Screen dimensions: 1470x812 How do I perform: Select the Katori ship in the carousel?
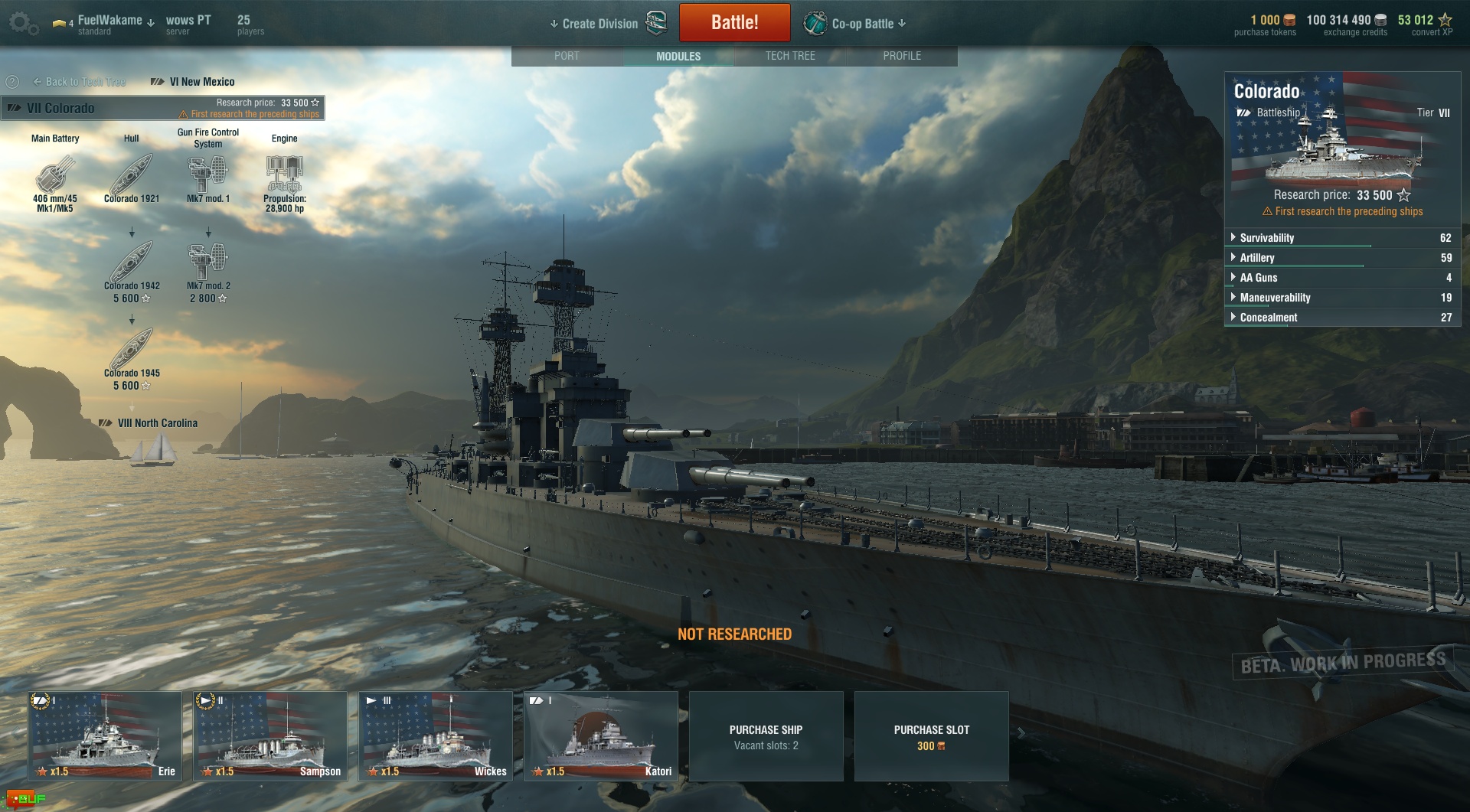click(601, 735)
